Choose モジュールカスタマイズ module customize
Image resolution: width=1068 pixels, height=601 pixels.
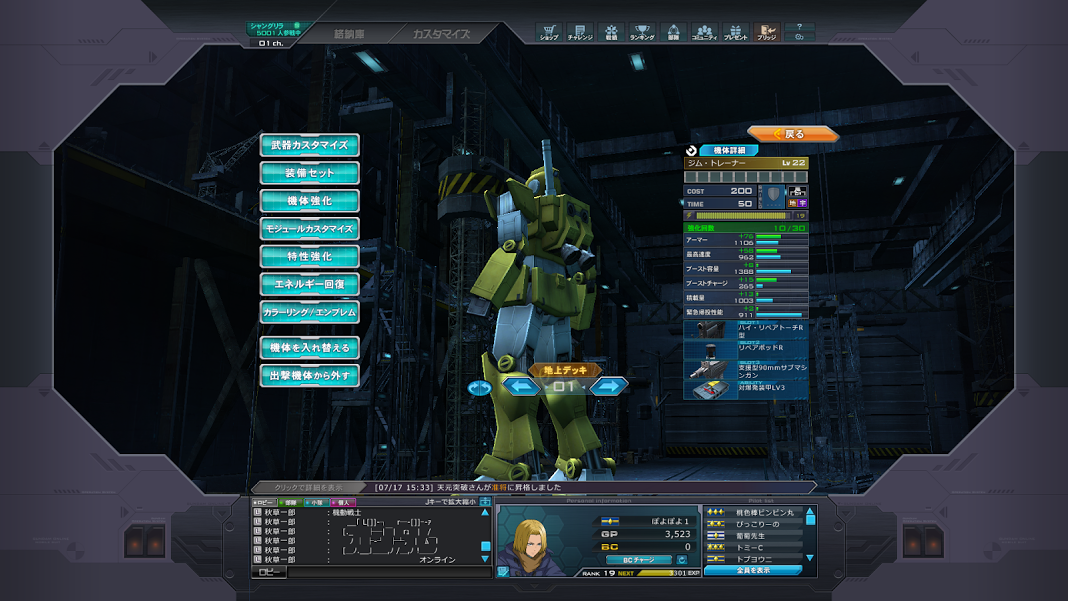pos(310,229)
